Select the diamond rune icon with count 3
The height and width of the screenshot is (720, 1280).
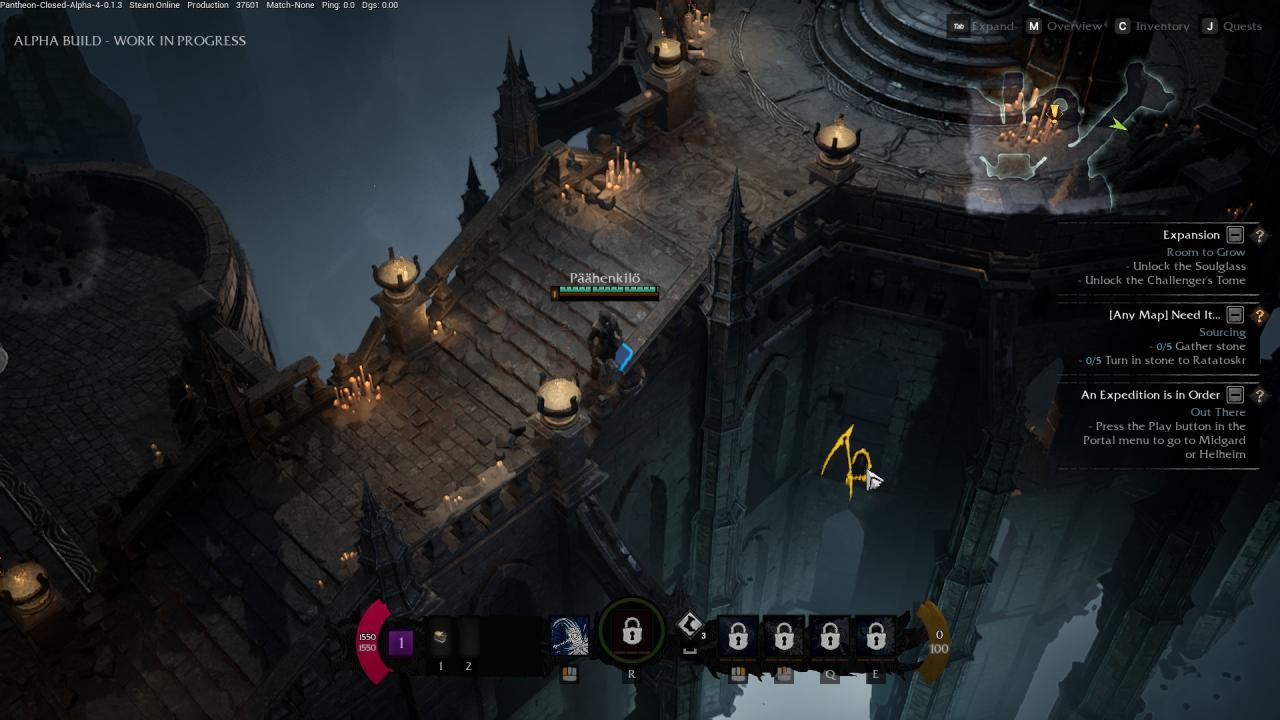689,626
